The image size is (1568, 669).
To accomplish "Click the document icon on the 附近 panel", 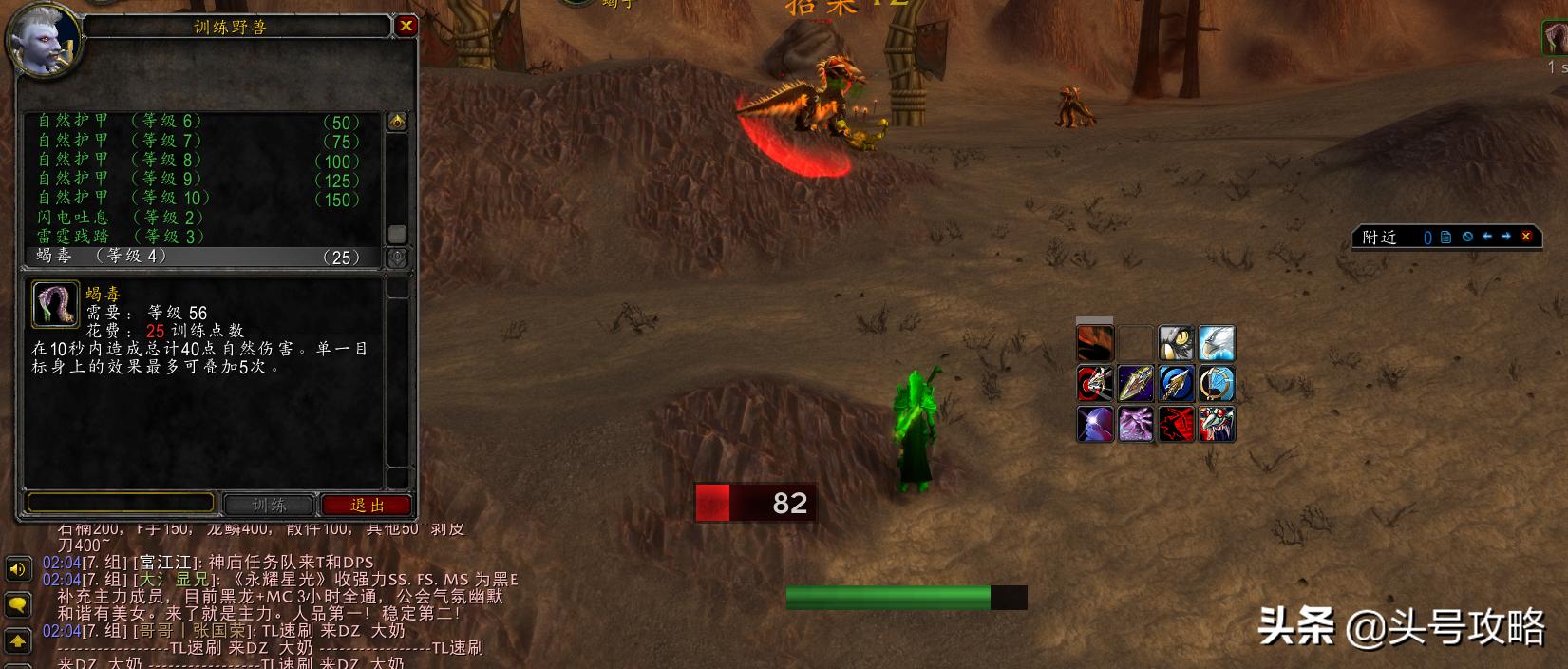I will [1446, 237].
